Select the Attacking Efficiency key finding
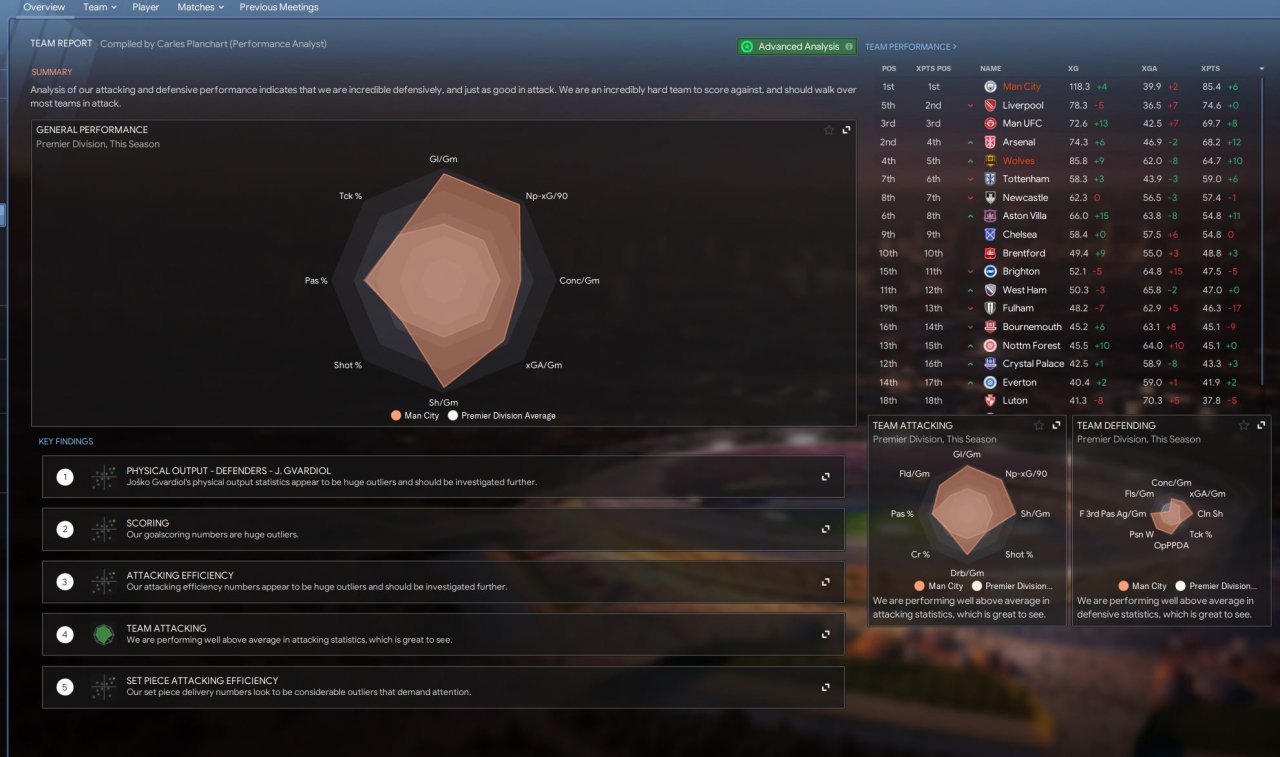The width and height of the screenshot is (1280, 757). point(442,581)
